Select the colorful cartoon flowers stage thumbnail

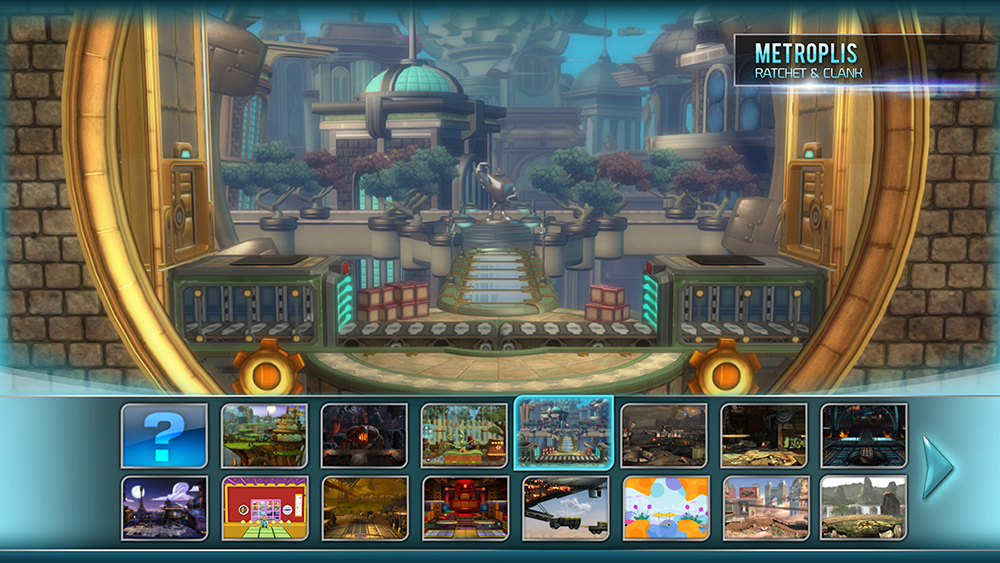pos(665,507)
